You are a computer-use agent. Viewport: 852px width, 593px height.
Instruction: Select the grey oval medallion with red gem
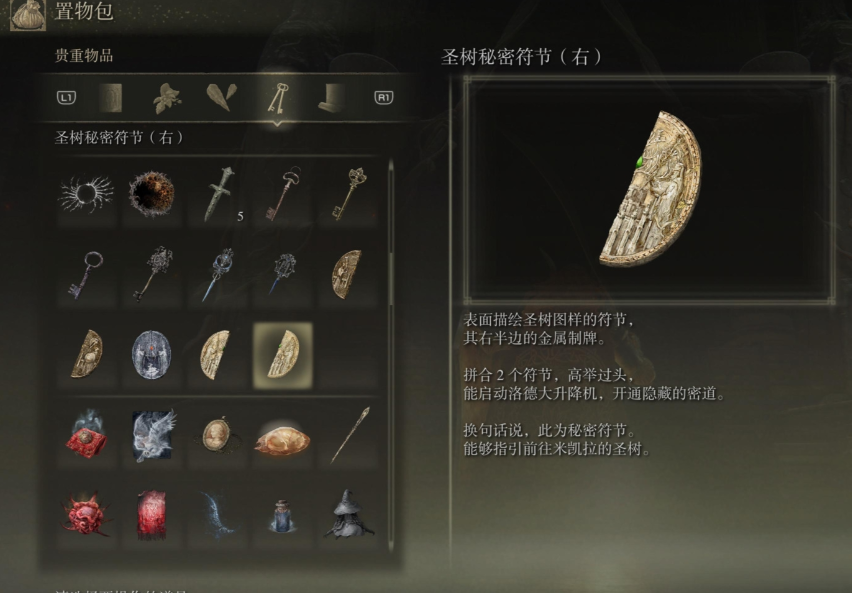[151, 354]
